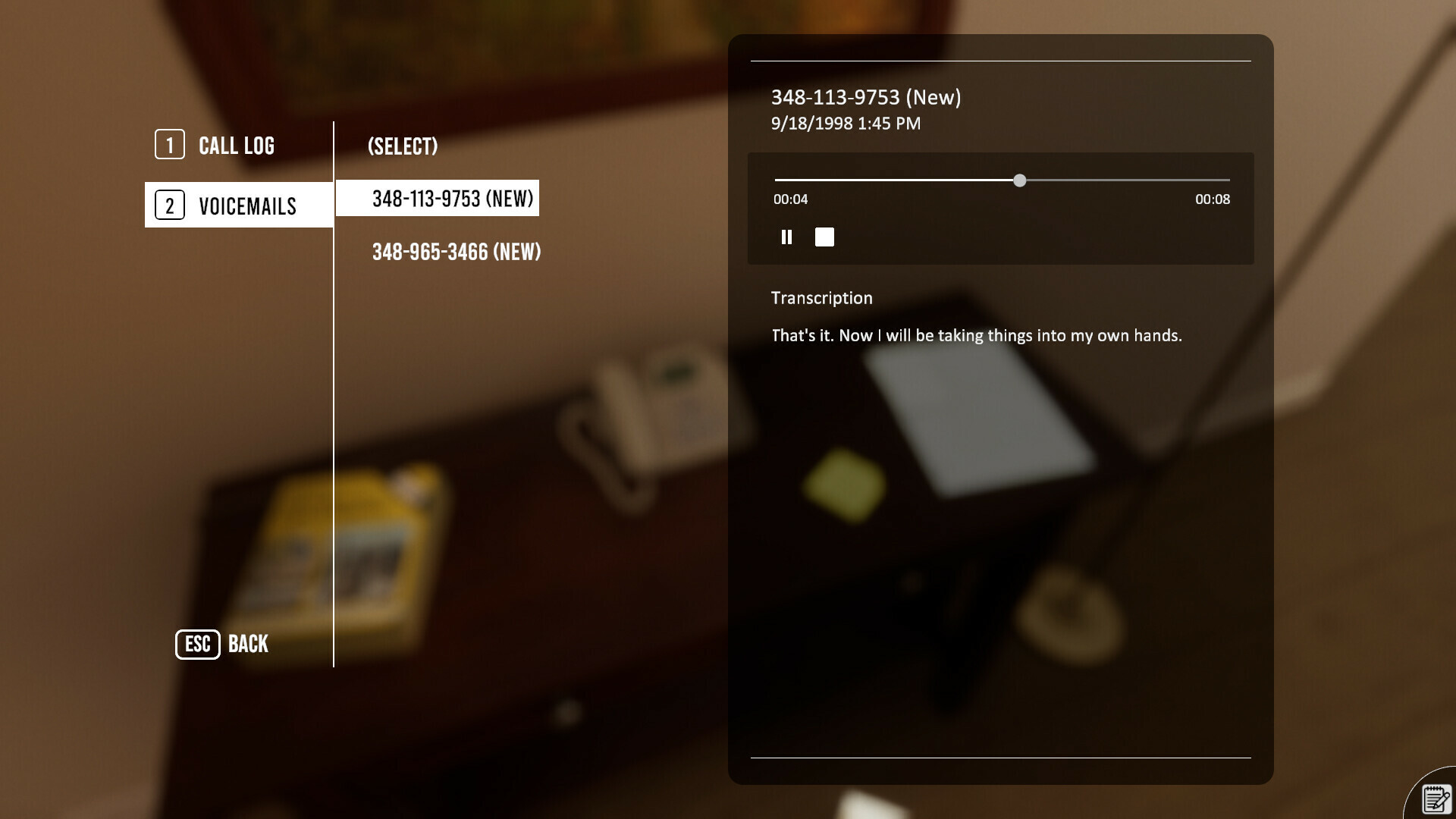Open voicemail from 348-965-3466 (NEW)

457,252
